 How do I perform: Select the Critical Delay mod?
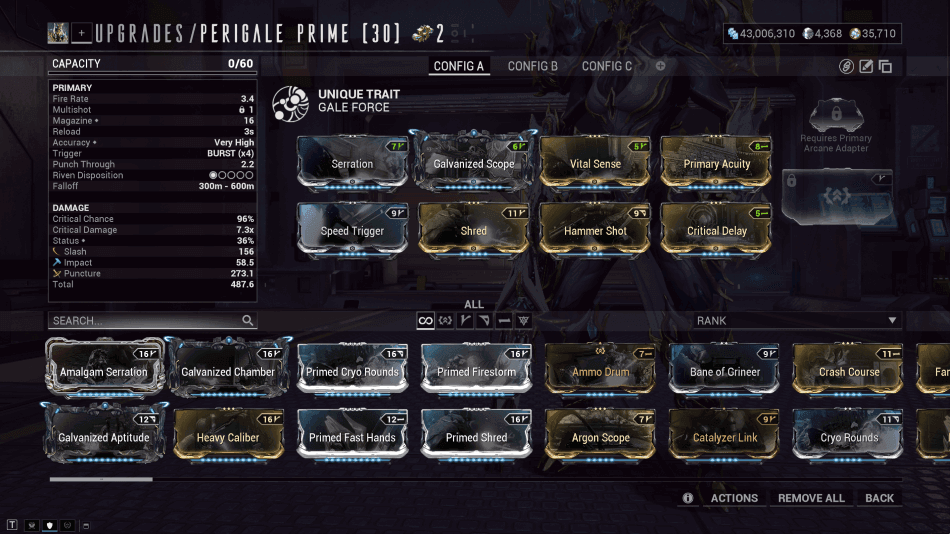point(717,230)
